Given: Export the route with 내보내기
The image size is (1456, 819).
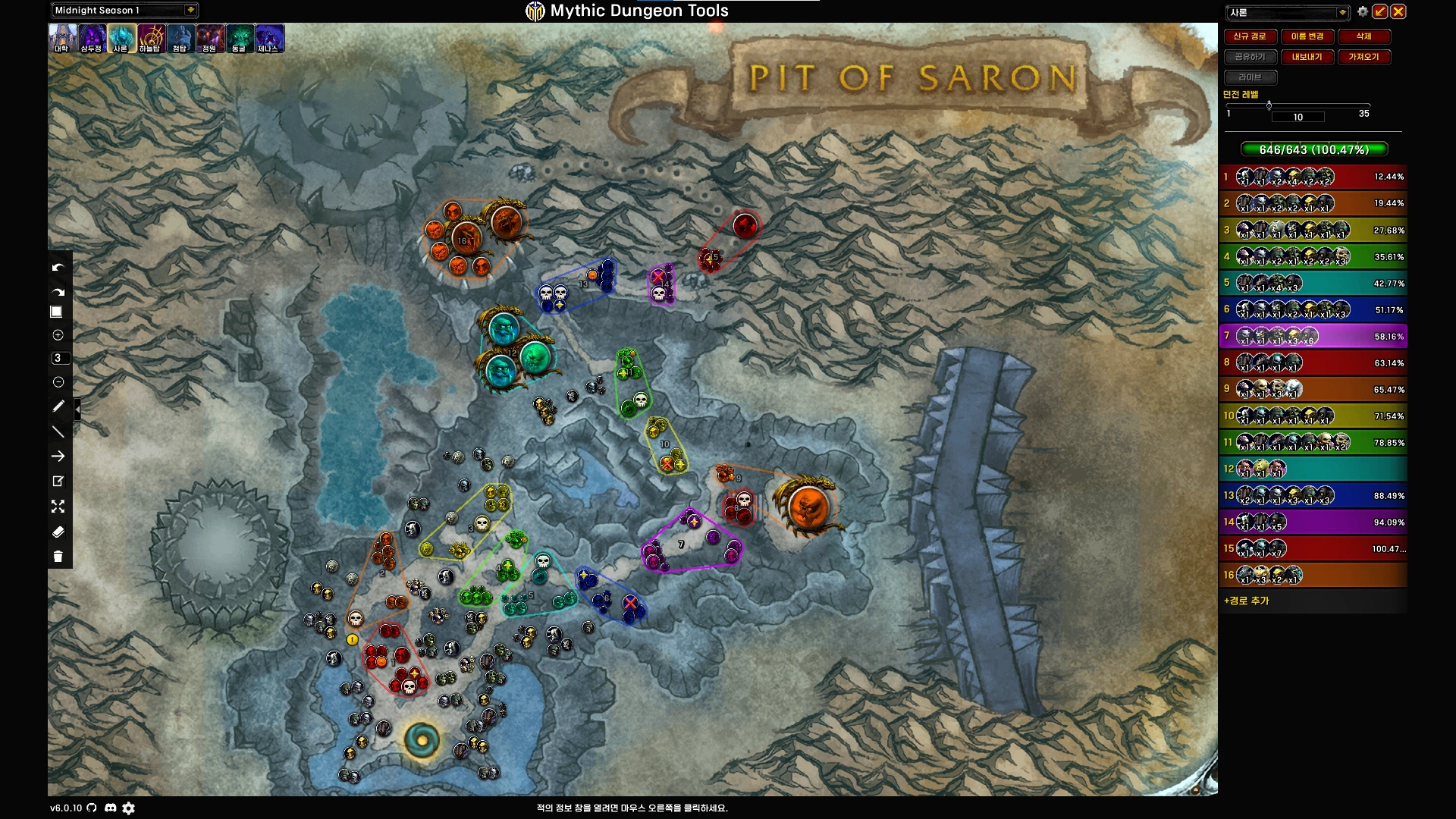Looking at the screenshot, I should pos(1307,57).
